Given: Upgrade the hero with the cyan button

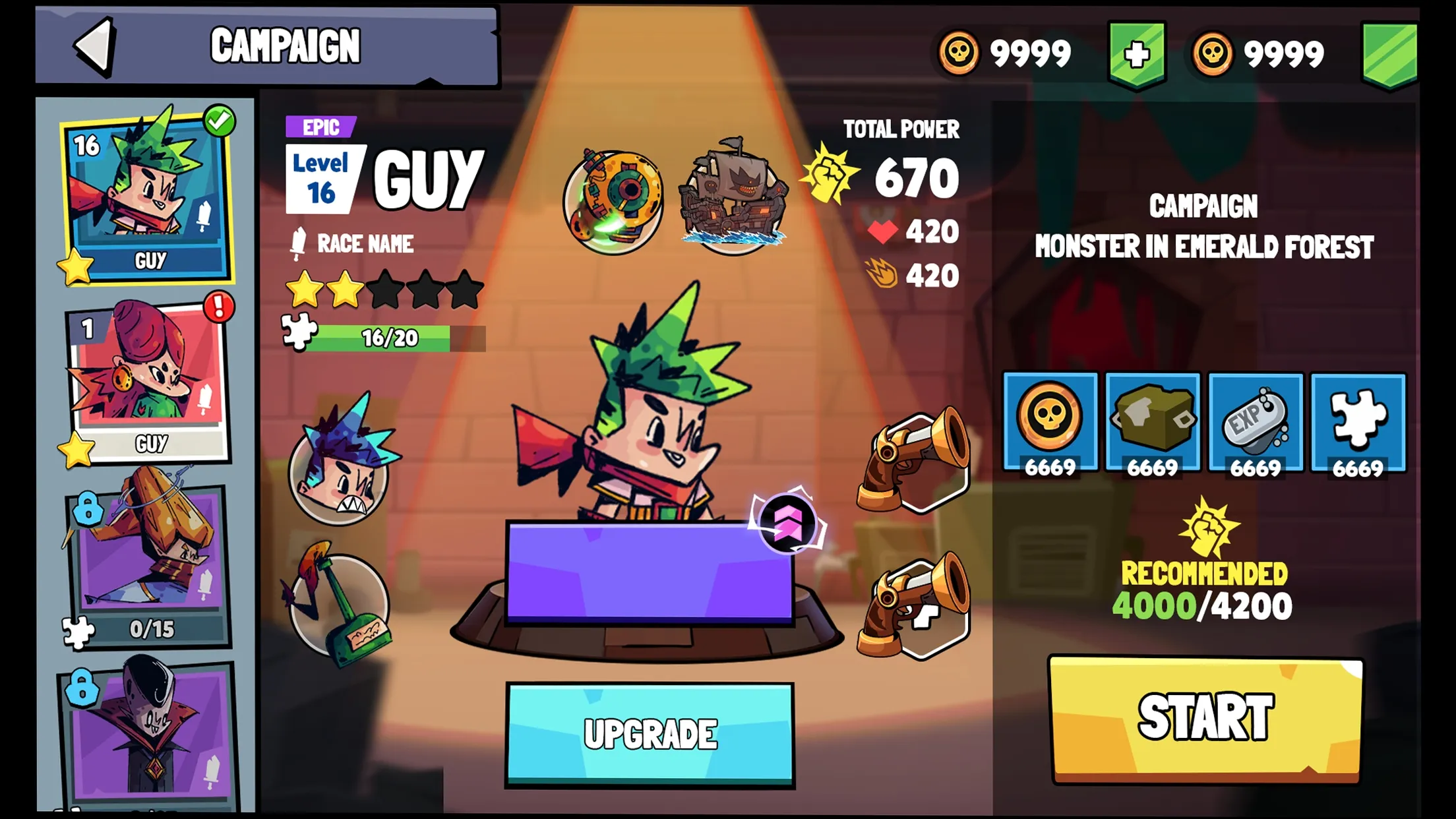Looking at the screenshot, I should [650, 734].
